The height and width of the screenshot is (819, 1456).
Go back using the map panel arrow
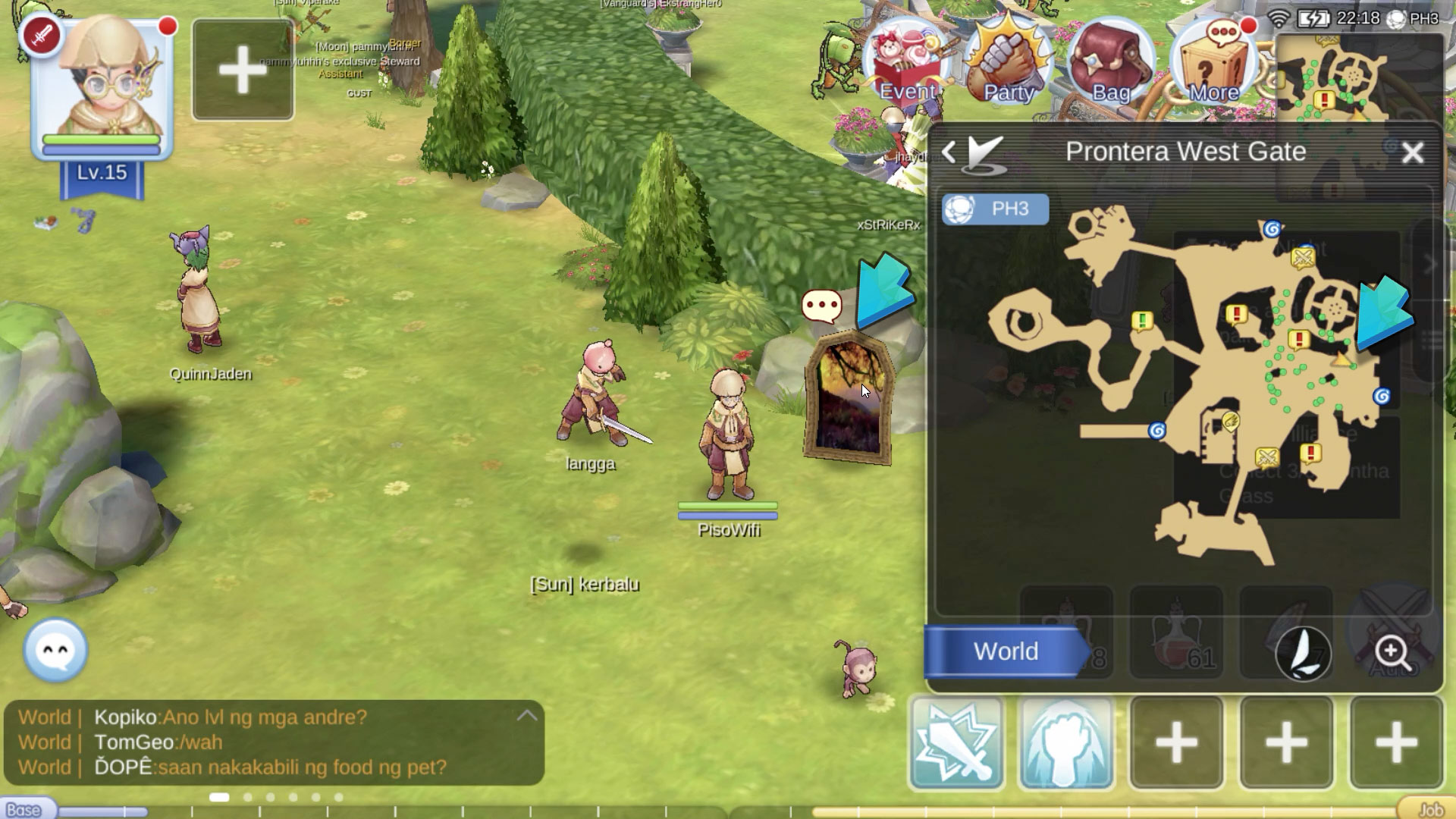coord(949,152)
